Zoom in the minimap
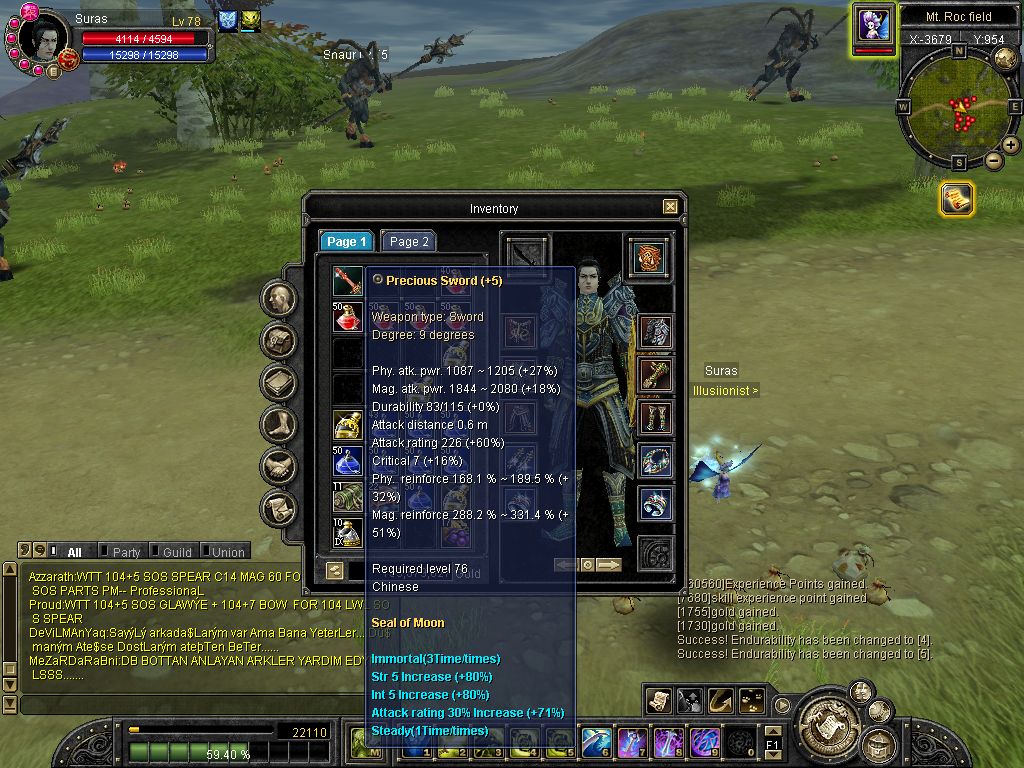Viewport: 1024px width, 768px height. pos(1011,145)
